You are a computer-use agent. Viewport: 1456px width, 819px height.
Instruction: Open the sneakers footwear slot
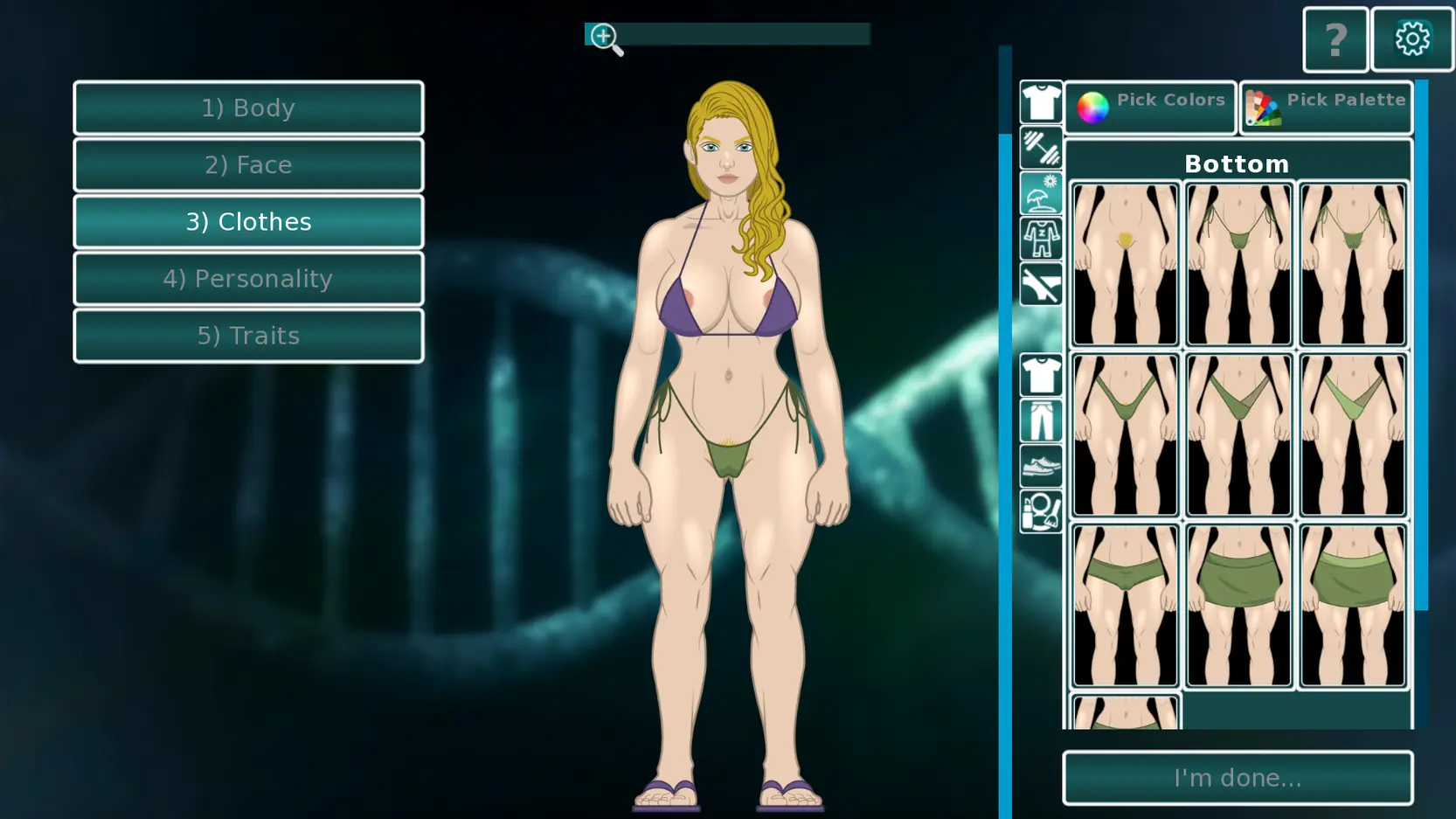[x=1040, y=467]
